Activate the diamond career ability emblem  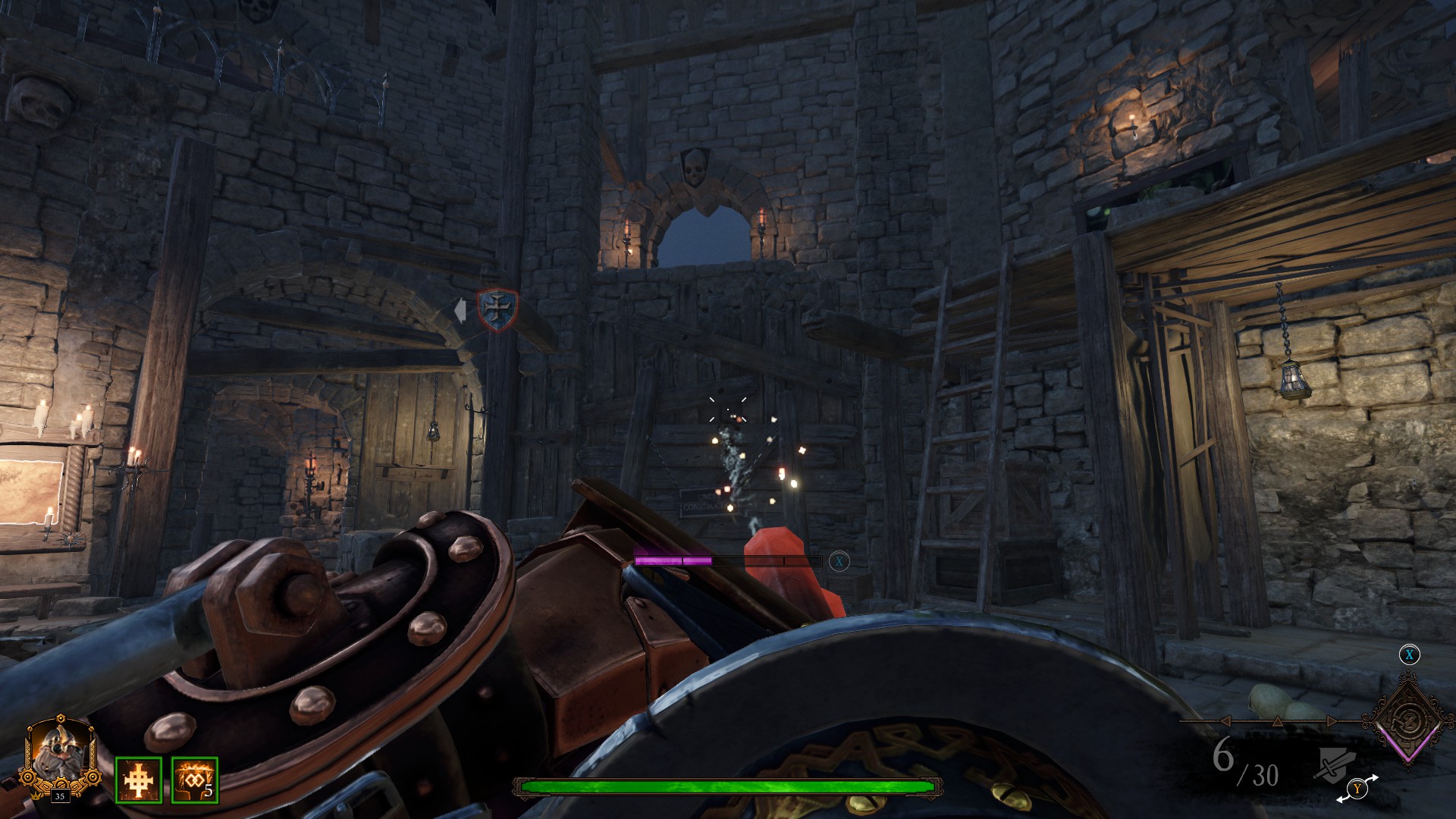pos(1409,720)
